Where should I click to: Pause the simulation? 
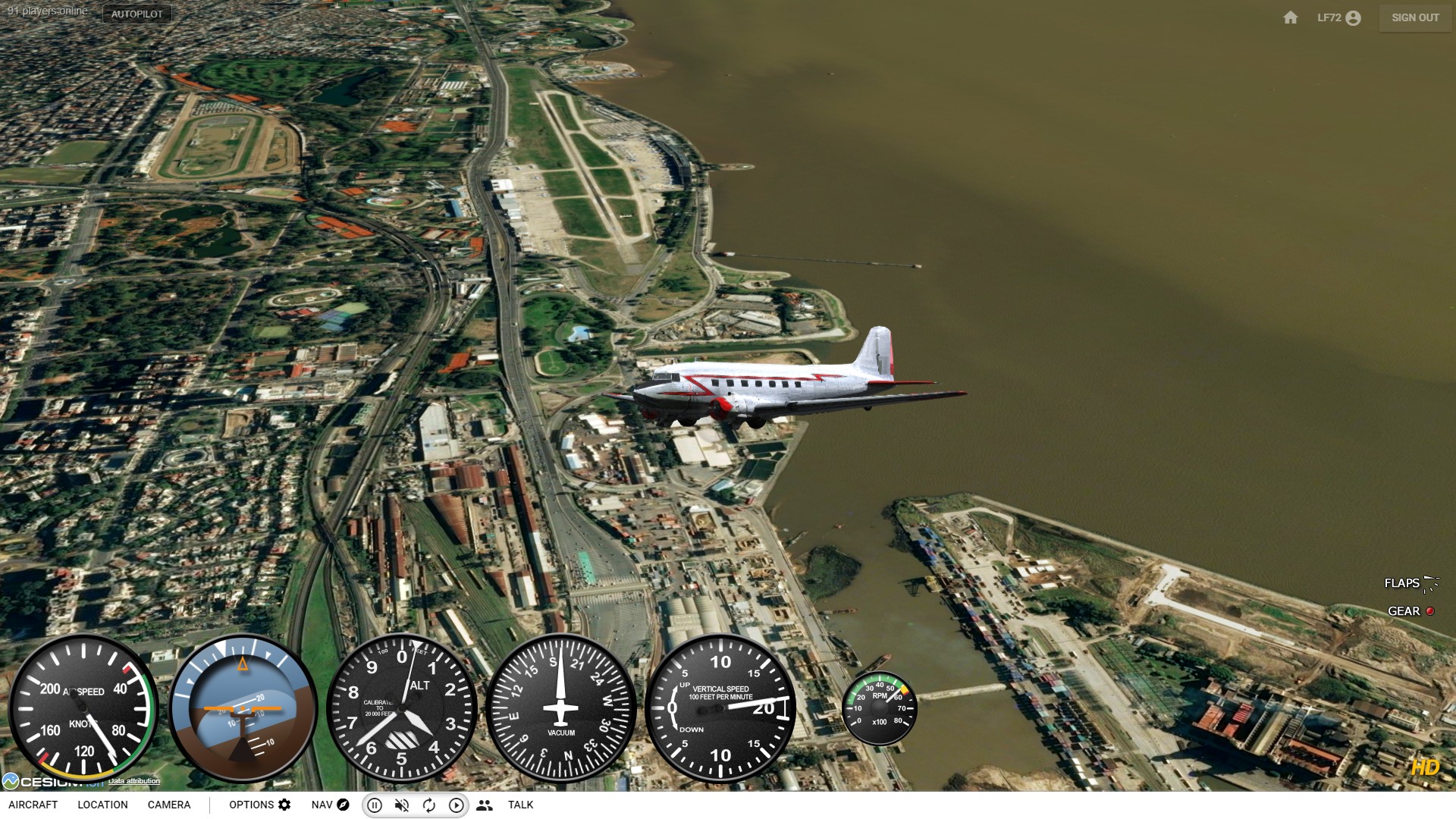pos(376,805)
